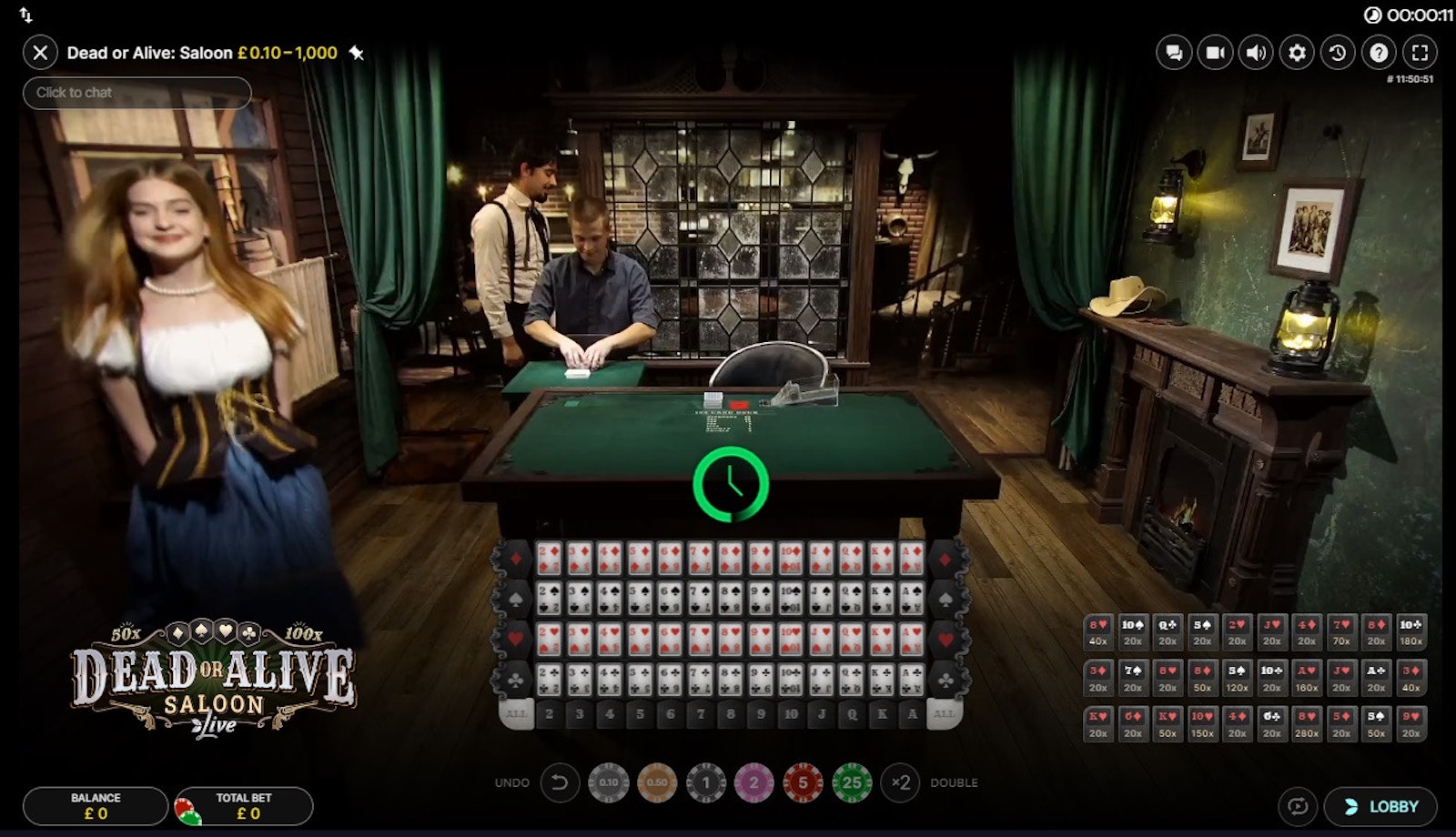Choose the green 25 chip
Screen dimensions: 1456x837
point(852,782)
